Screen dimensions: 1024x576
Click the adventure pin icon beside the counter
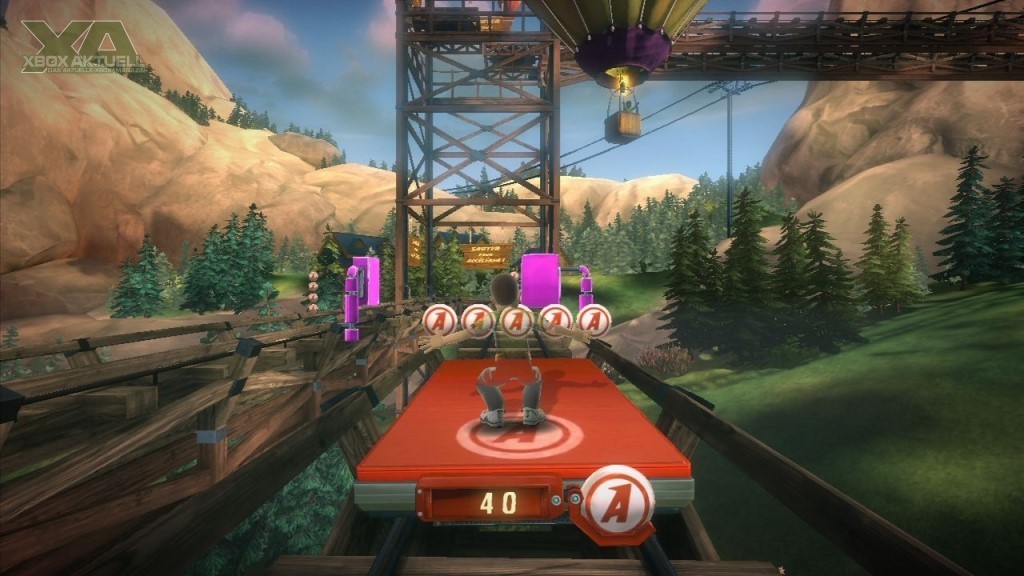click(x=617, y=497)
